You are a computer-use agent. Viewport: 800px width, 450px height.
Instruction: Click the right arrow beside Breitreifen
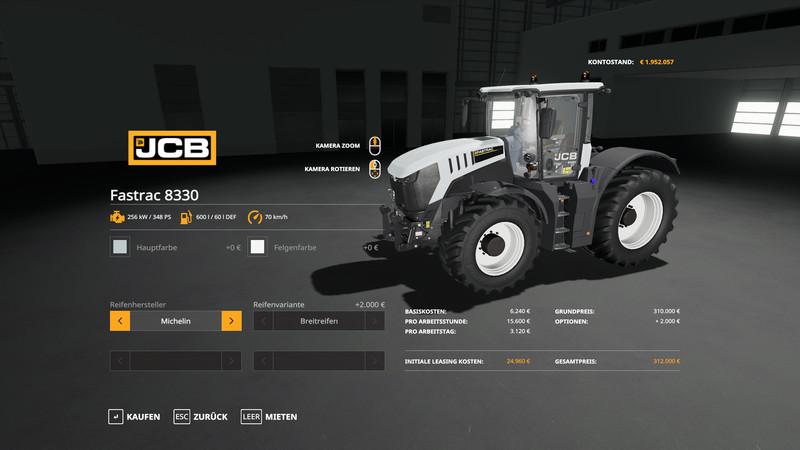[374, 321]
